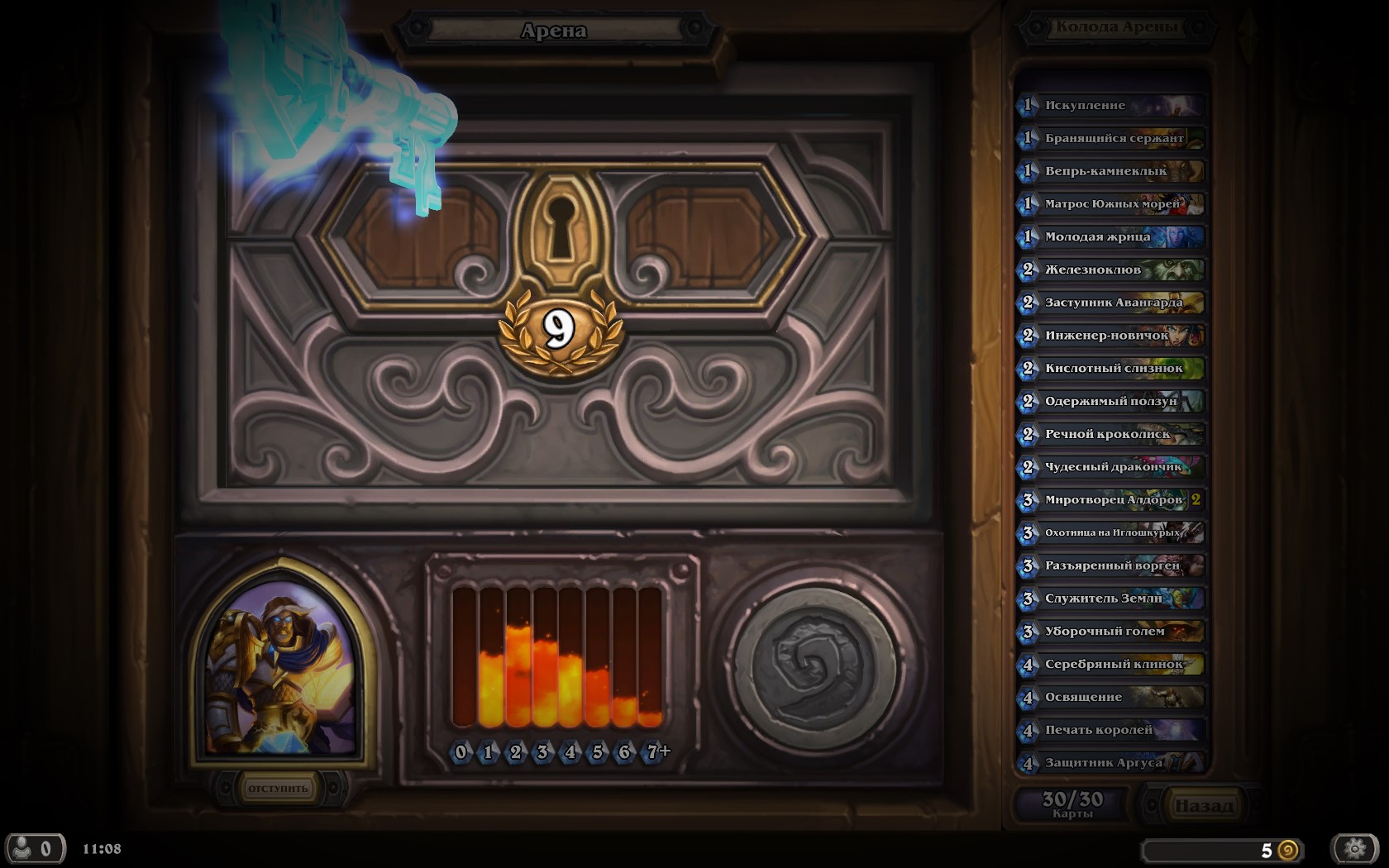Select the Молодая жрица card entry
The width and height of the screenshot is (1389, 868).
click(1110, 237)
